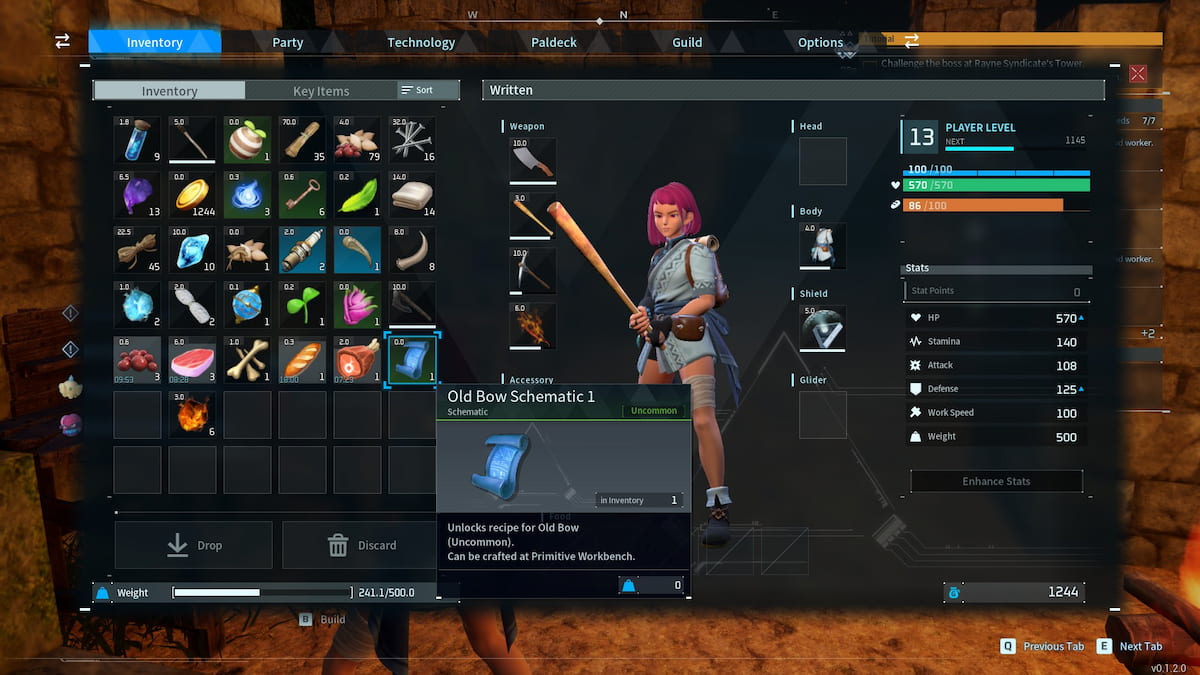Drop the selected item
This screenshot has height=675, width=1200.
click(194, 545)
